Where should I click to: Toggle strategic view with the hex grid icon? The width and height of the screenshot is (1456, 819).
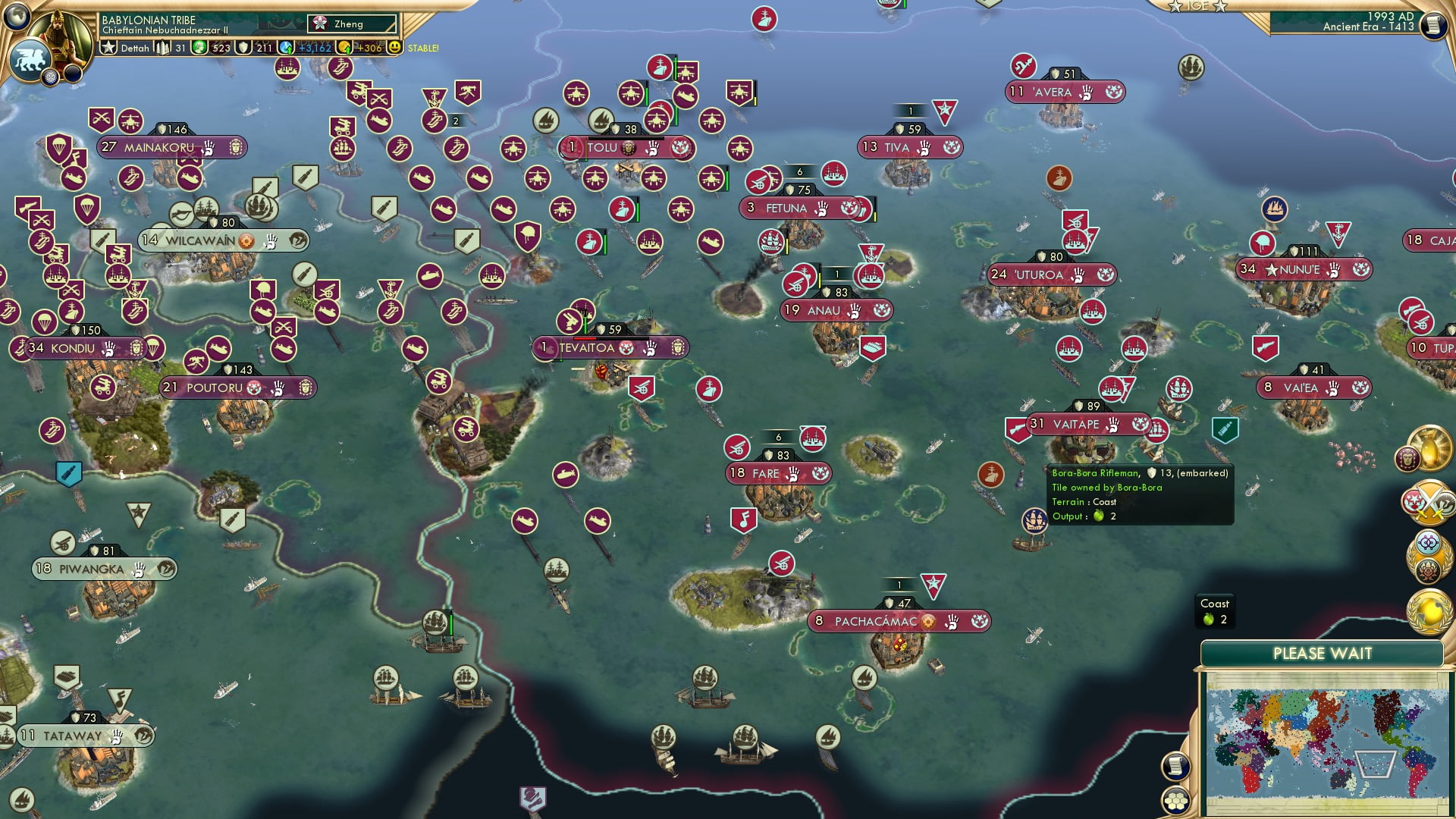tap(1175, 801)
